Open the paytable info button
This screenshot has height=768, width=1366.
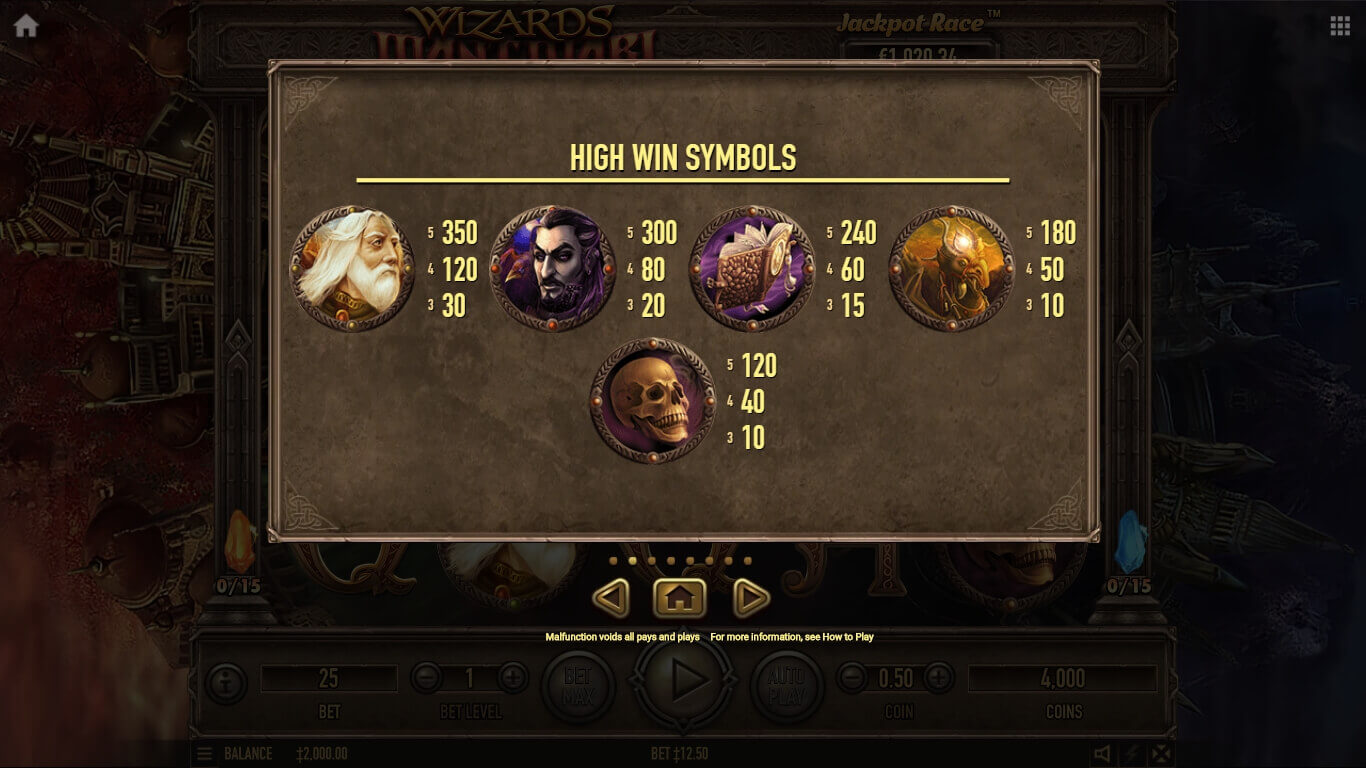[x=225, y=684]
